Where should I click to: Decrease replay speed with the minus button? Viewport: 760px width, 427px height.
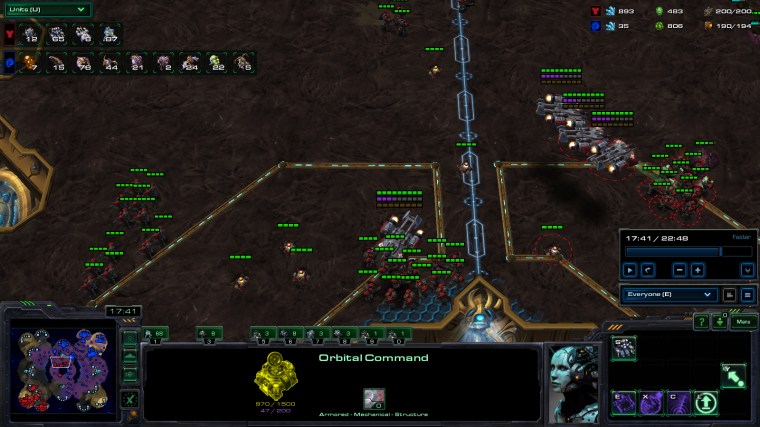[x=679, y=269]
